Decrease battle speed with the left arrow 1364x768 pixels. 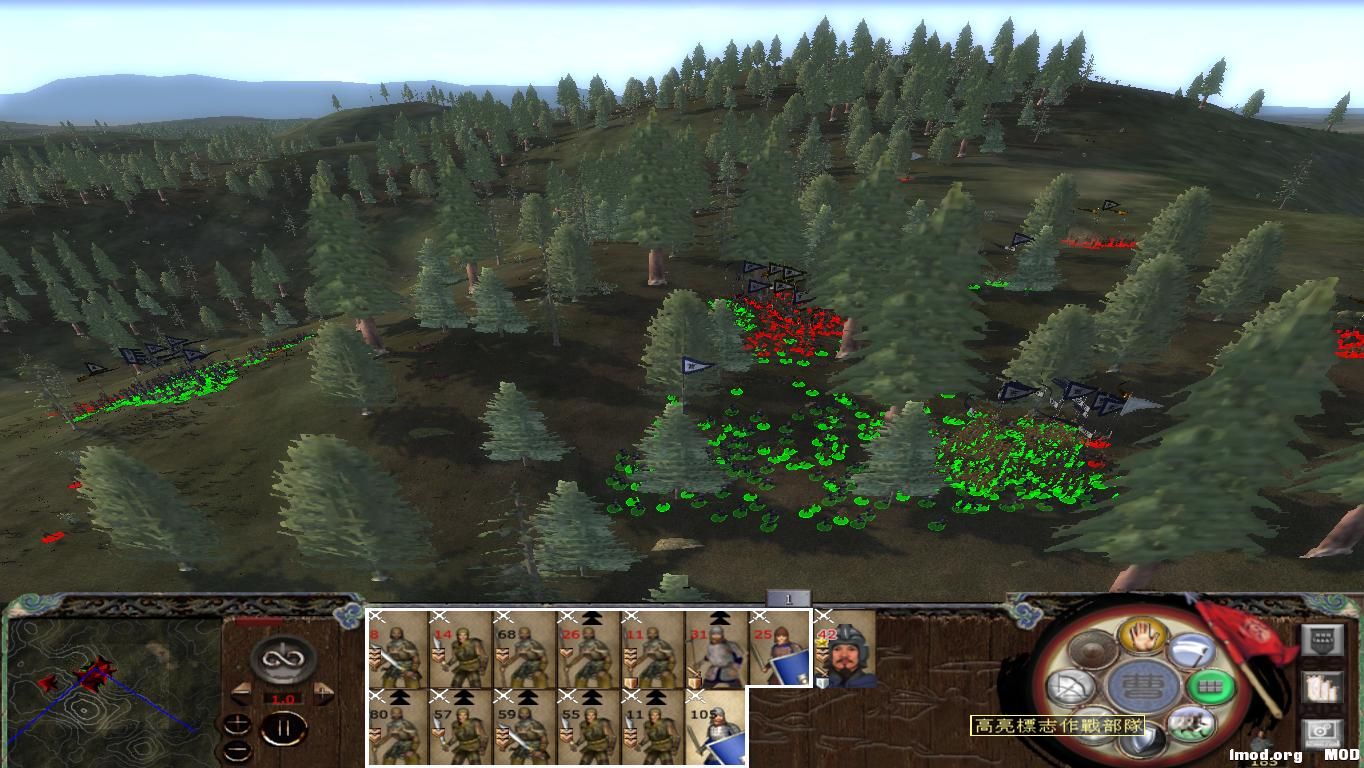click(243, 692)
